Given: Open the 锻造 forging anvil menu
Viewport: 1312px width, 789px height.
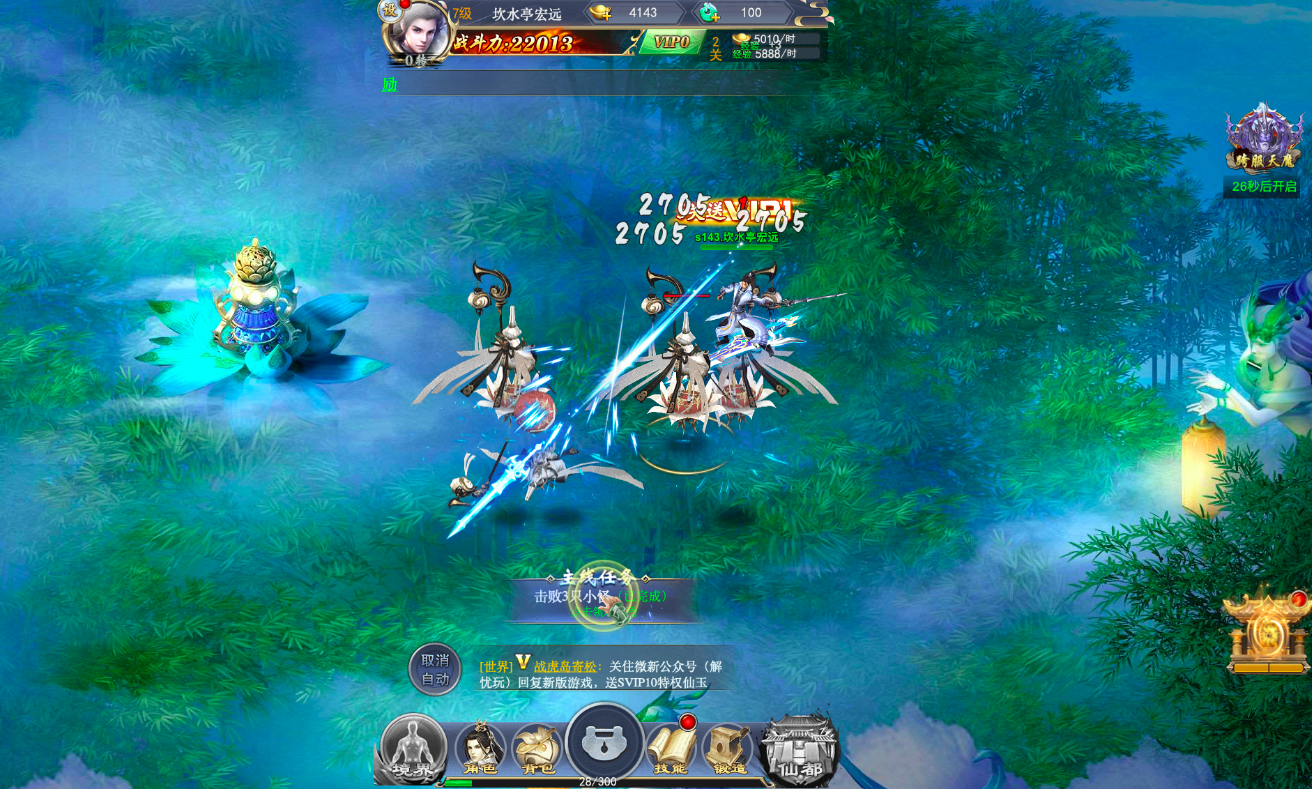Looking at the screenshot, I should [727, 750].
